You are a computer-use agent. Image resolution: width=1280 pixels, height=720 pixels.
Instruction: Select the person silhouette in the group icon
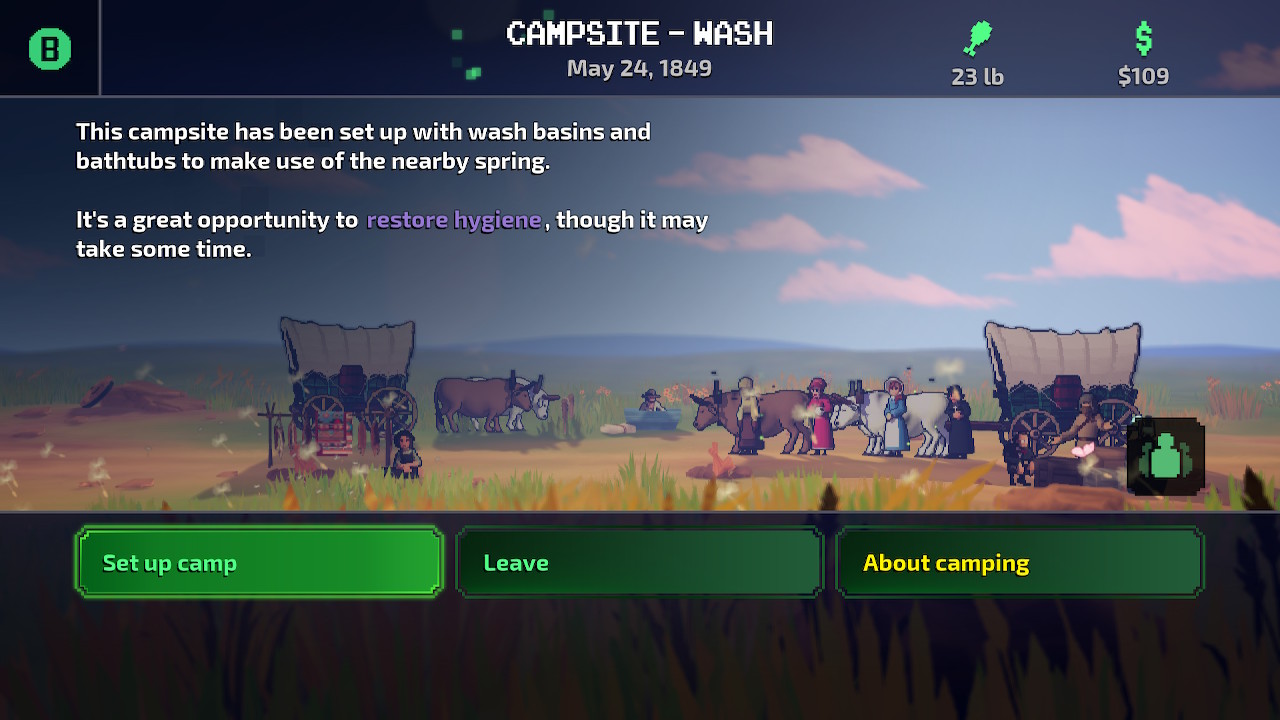tap(1166, 456)
